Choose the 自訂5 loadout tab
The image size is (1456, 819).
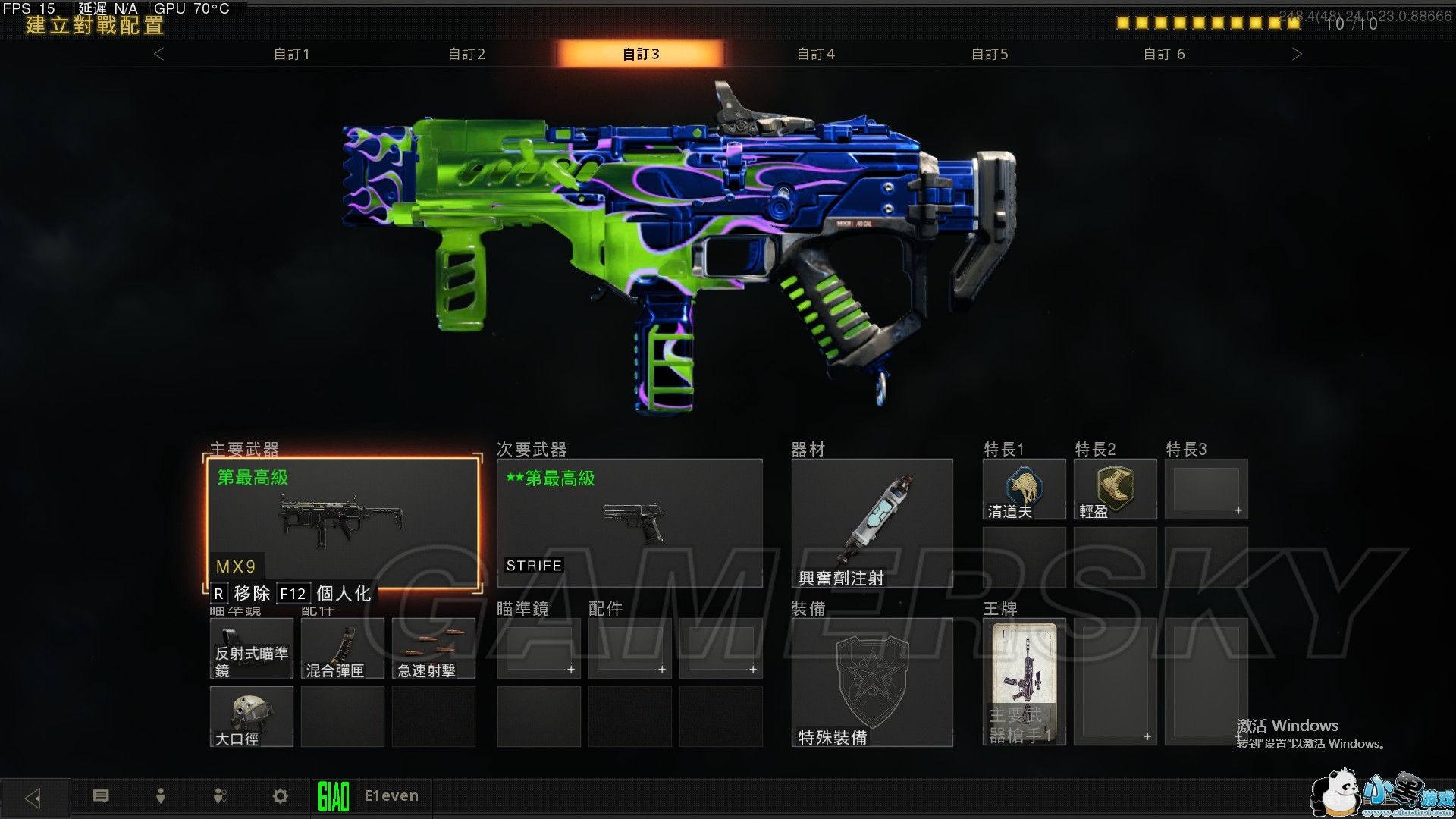pos(990,54)
